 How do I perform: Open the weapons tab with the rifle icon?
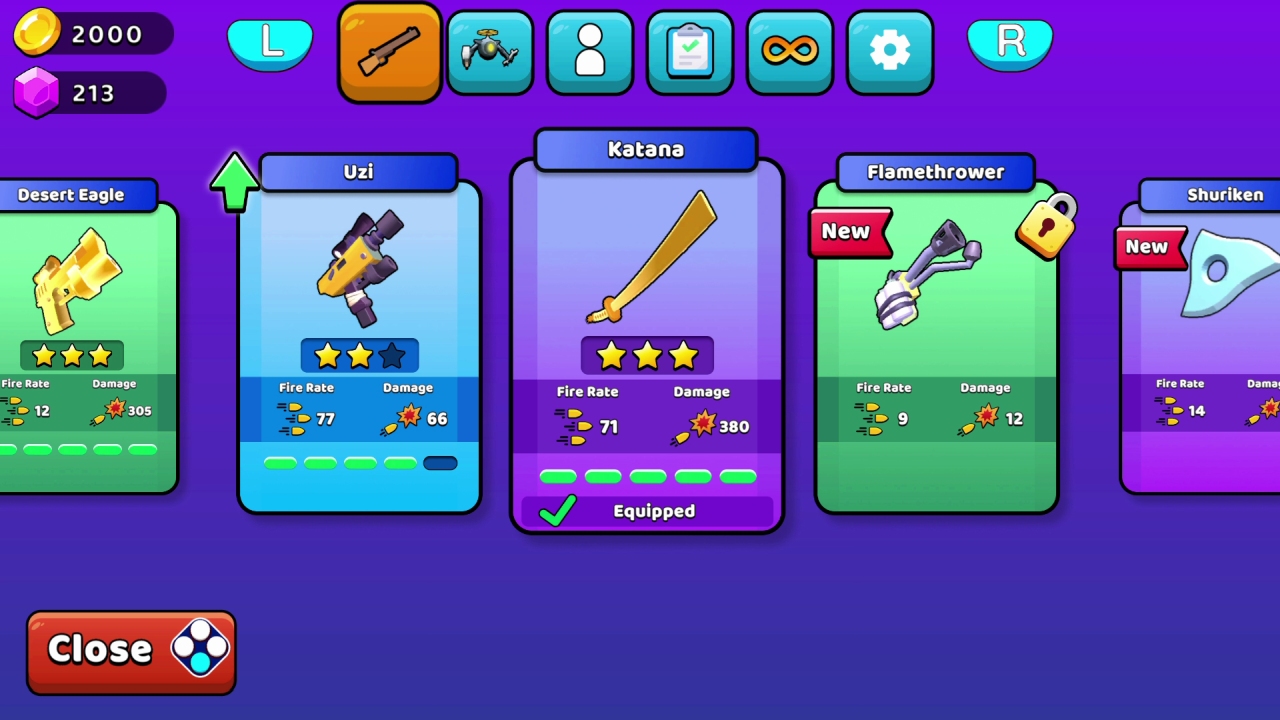click(389, 52)
